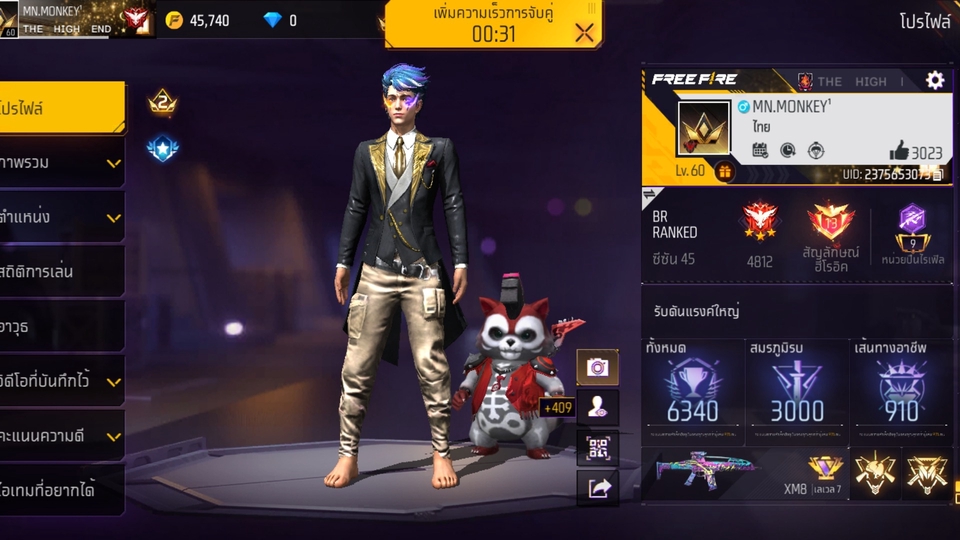960x540 pixels.
Task: Show the profile QR code
Action: pyautogui.click(x=598, y=447)
